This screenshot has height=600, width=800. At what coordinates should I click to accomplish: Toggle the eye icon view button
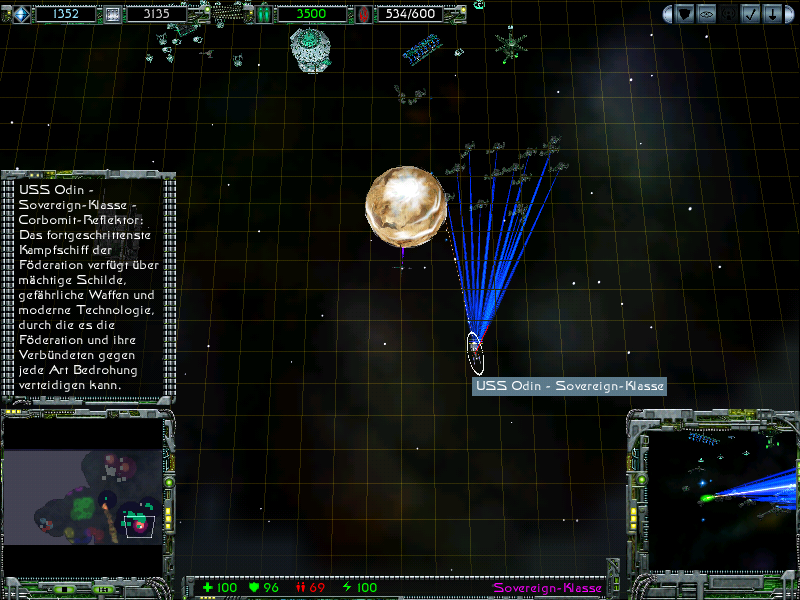pos(706,14)
